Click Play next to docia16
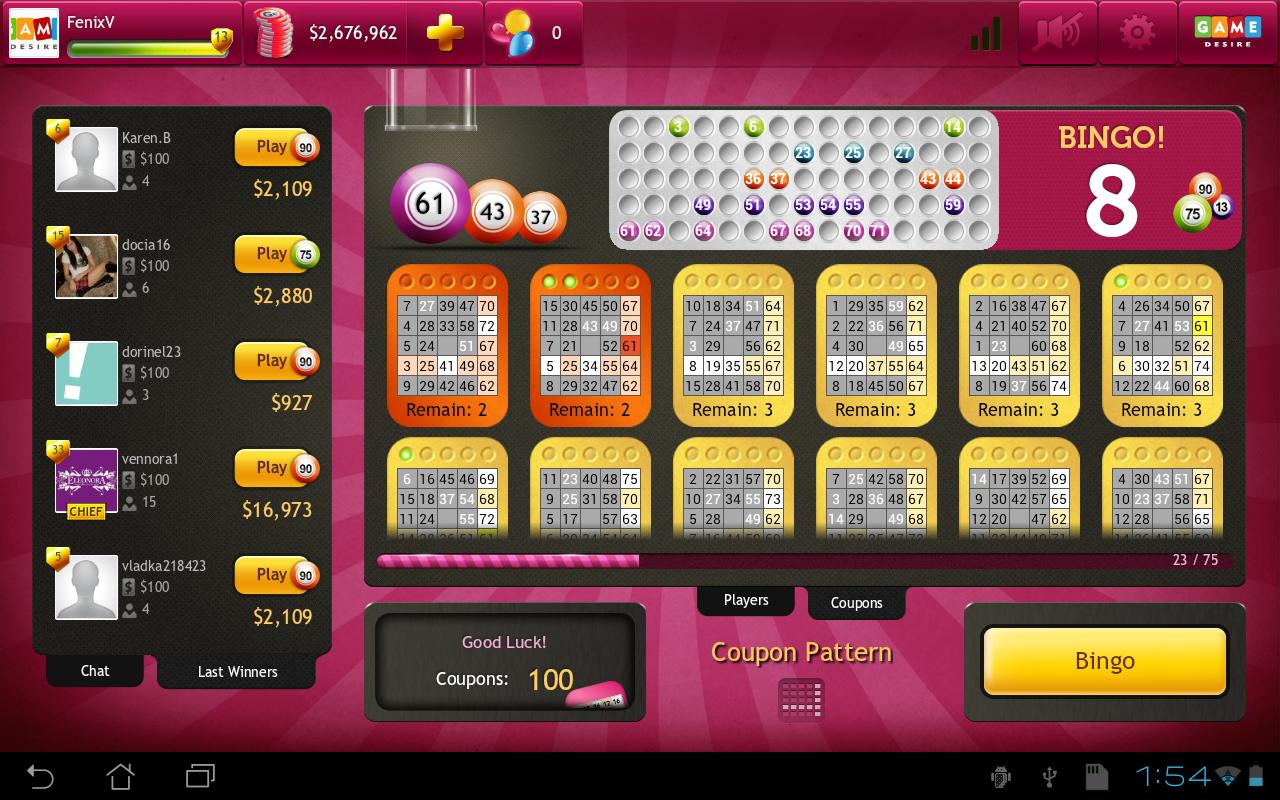This screenshot has height=800, width=1280. [x=272, y=253]
